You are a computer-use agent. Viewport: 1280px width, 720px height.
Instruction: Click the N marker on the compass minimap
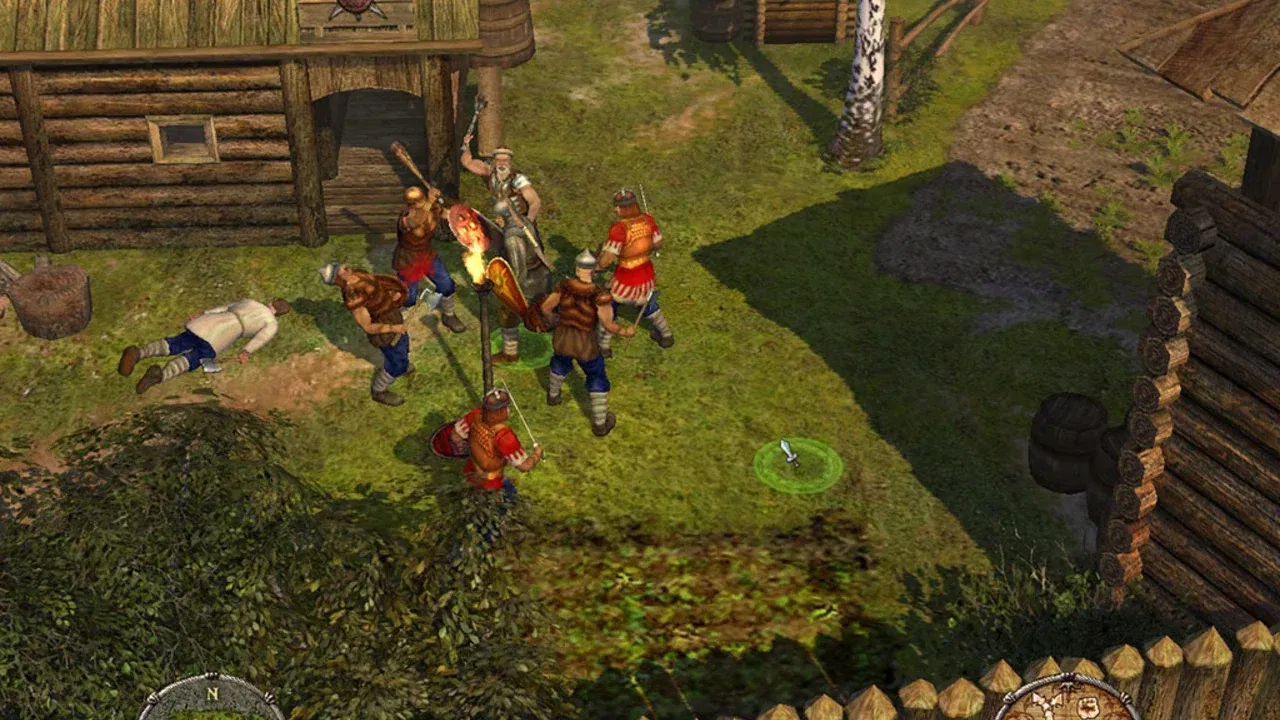coord(213,694)
